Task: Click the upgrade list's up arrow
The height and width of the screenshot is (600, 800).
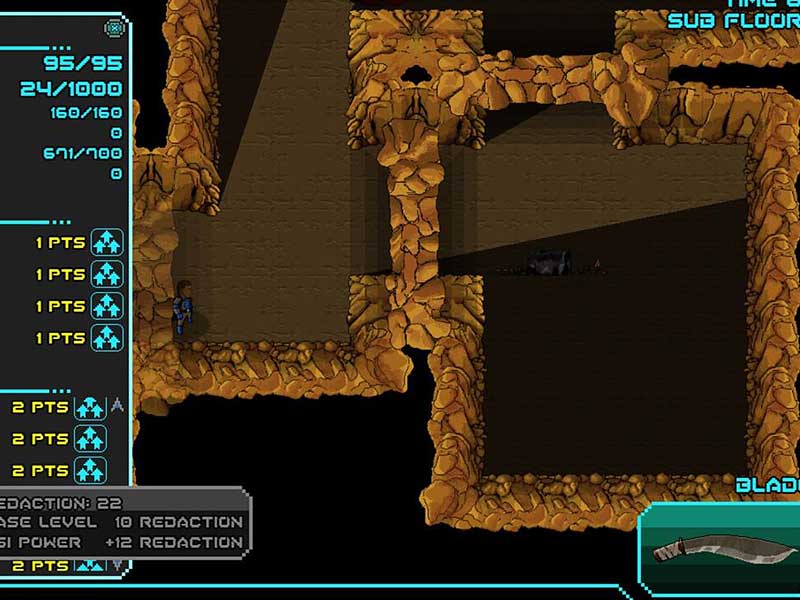Action: pyautogui.click(x=117, y=405)
